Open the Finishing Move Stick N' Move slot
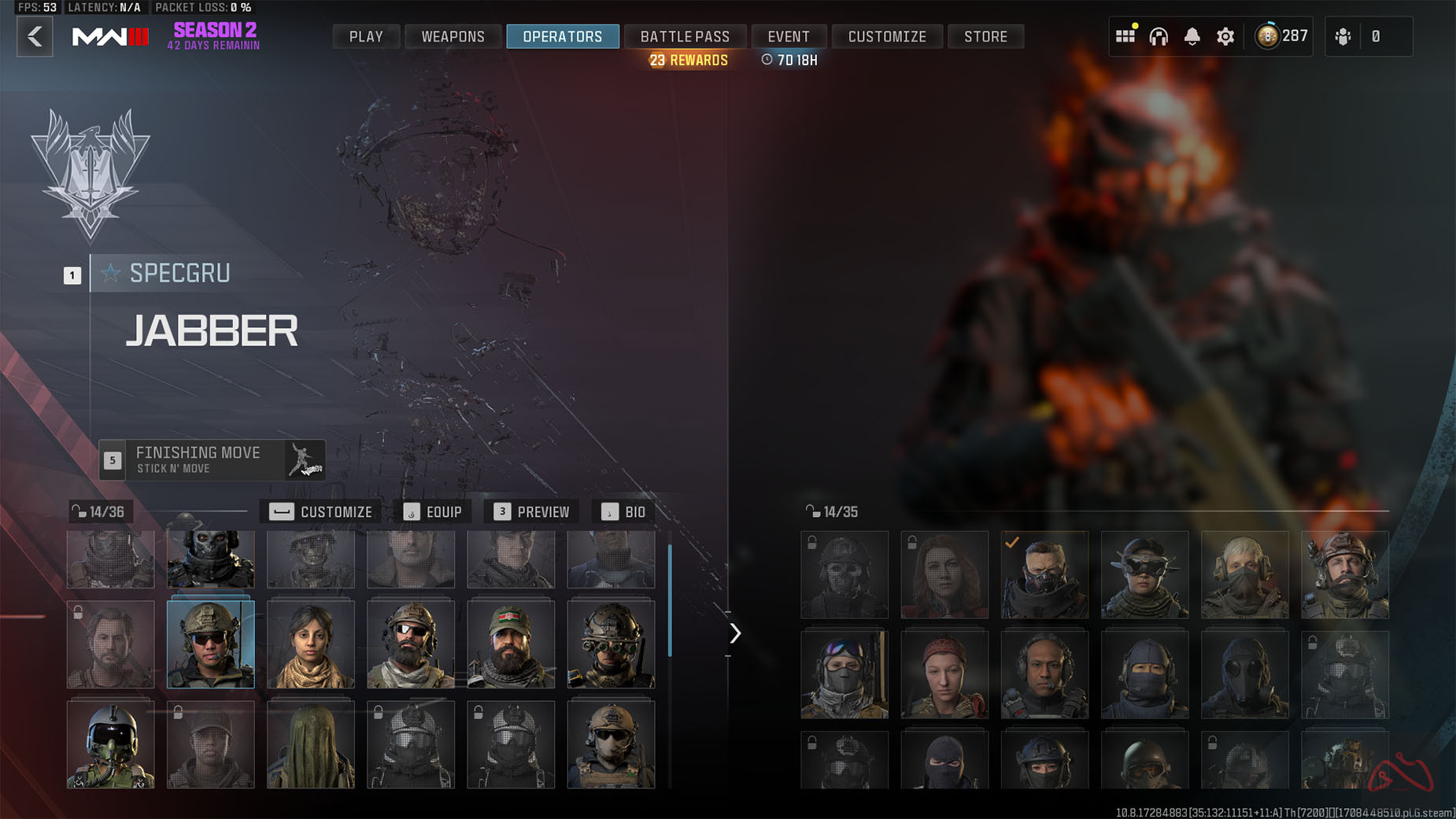Image resolution: width=1456 pixels, height=819 pixels. tap(212, 460)
